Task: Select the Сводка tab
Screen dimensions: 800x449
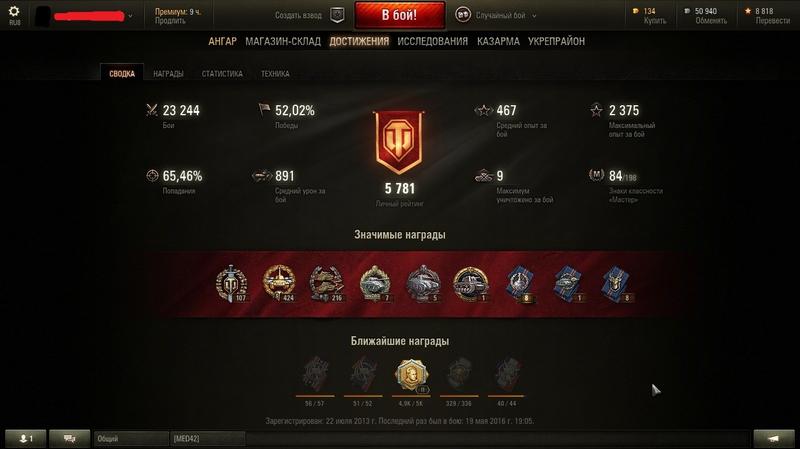Action: pos(122,73)
